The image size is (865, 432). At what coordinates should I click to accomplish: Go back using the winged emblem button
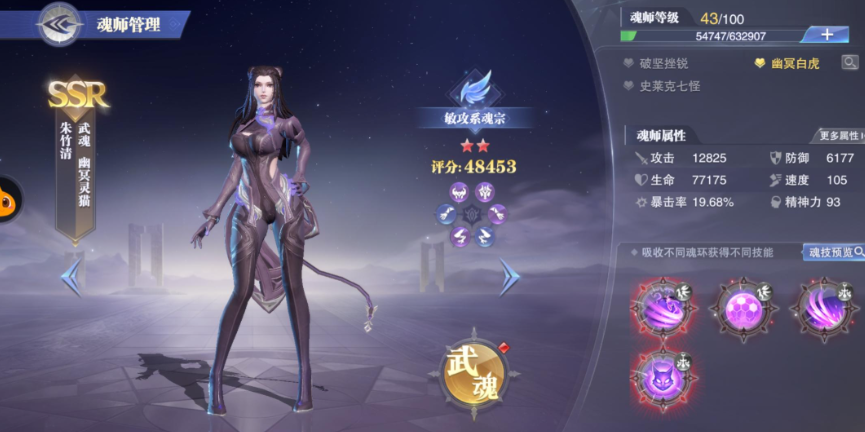click(x=59, y=24)
